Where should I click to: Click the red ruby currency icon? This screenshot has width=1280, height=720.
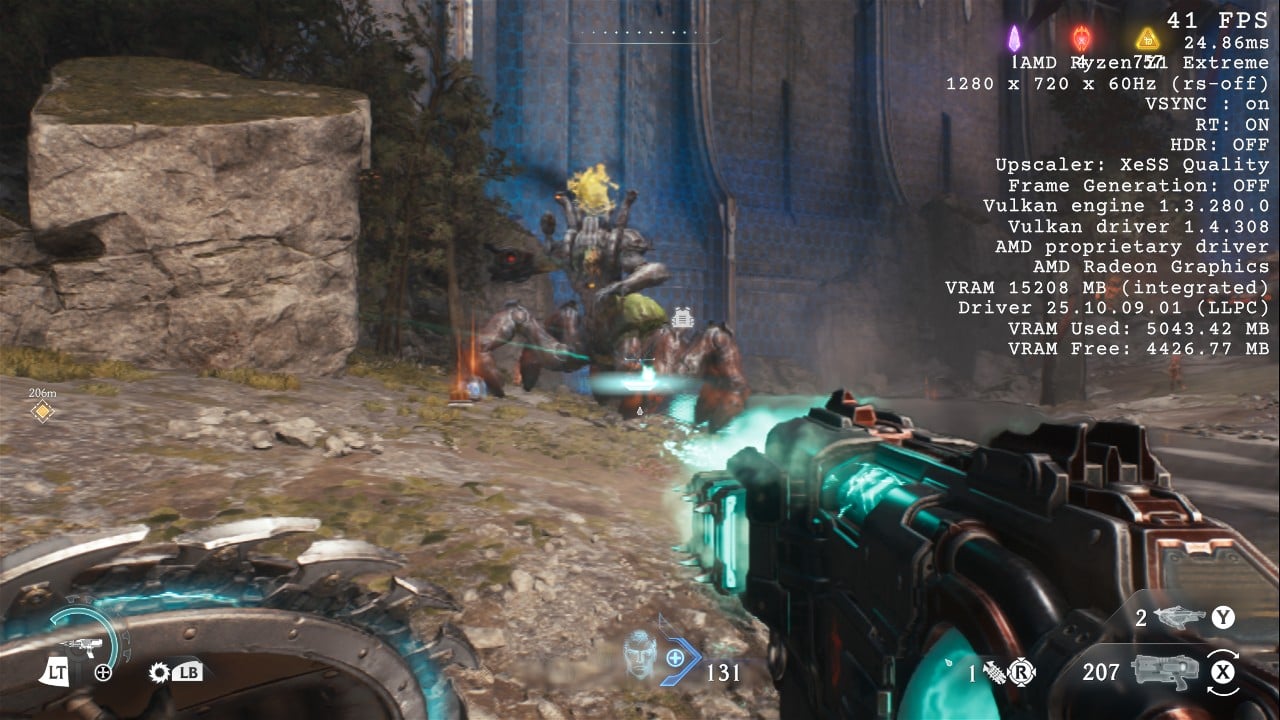coord(1081,39)
